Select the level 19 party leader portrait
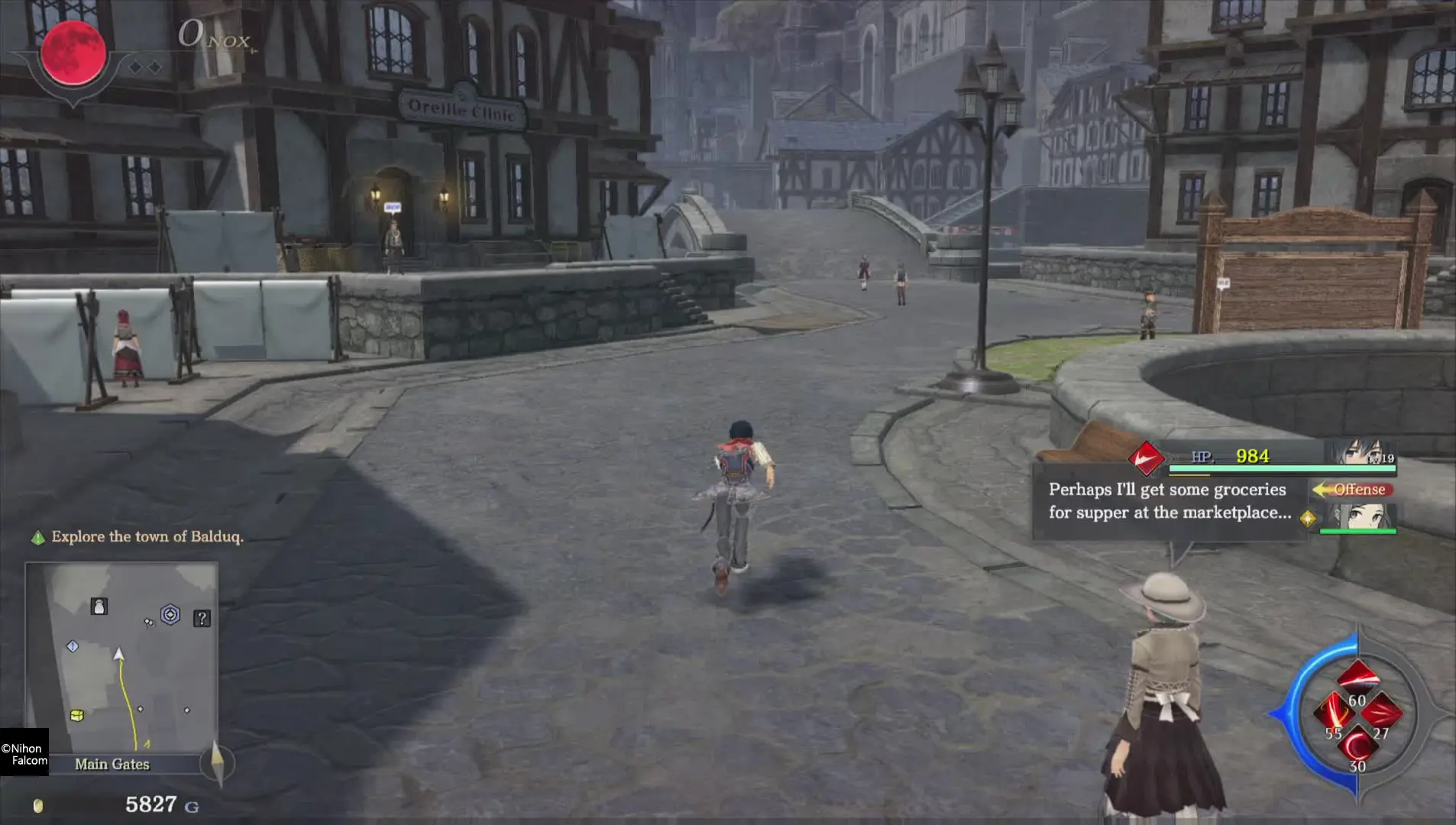The width and height of the screenshot is (1456, 825). [x=1365, y=452]
